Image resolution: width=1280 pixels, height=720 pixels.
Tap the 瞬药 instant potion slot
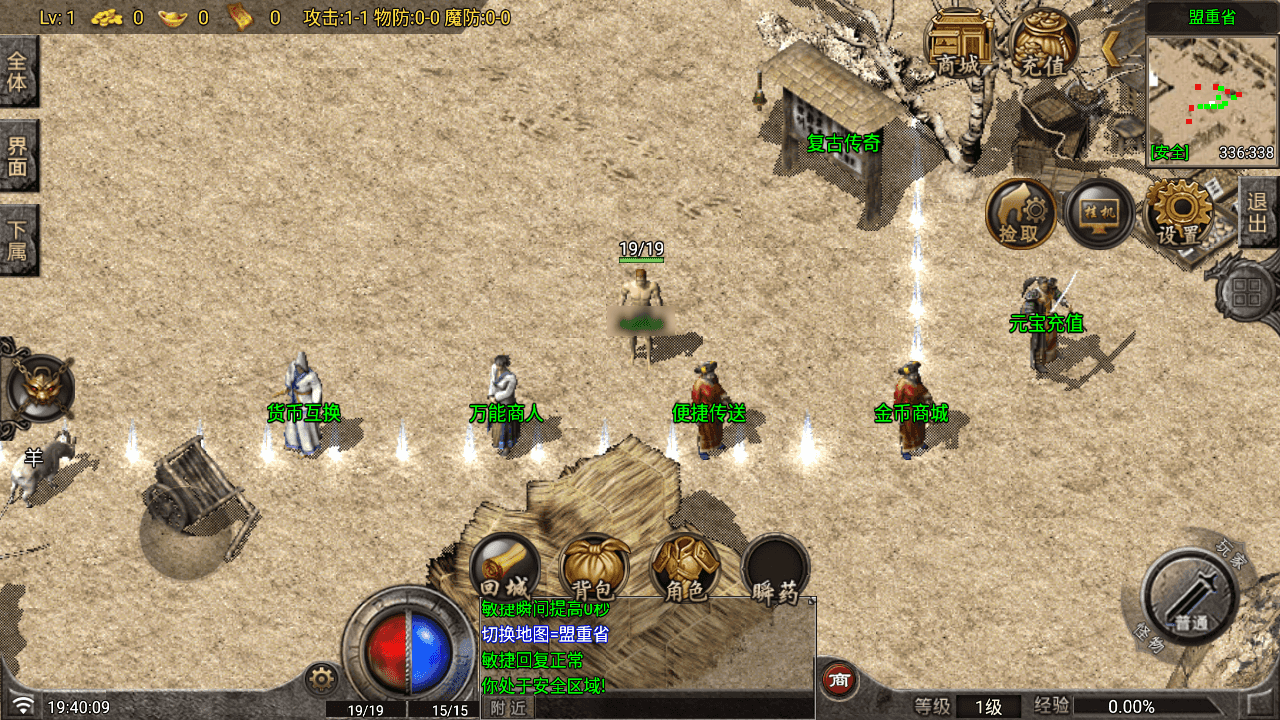click(x=776, y=569)
